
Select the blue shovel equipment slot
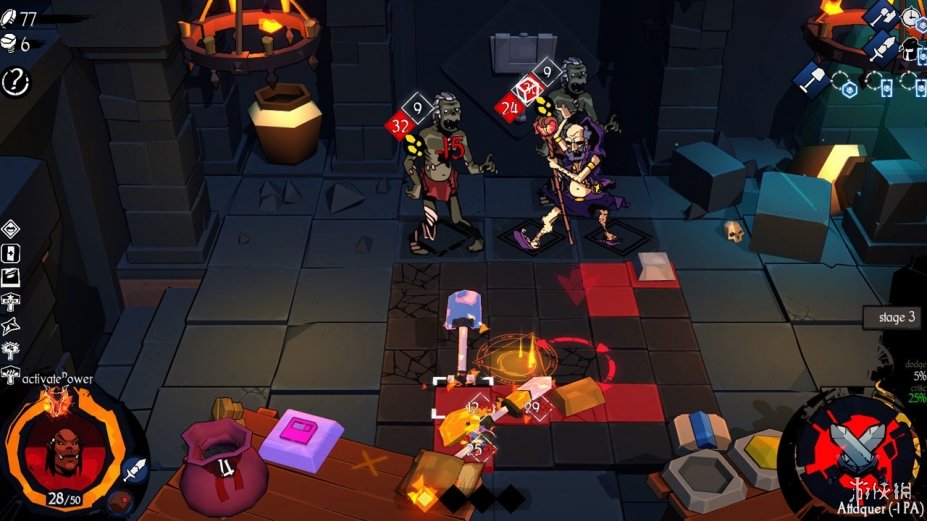tap(810, 78)
